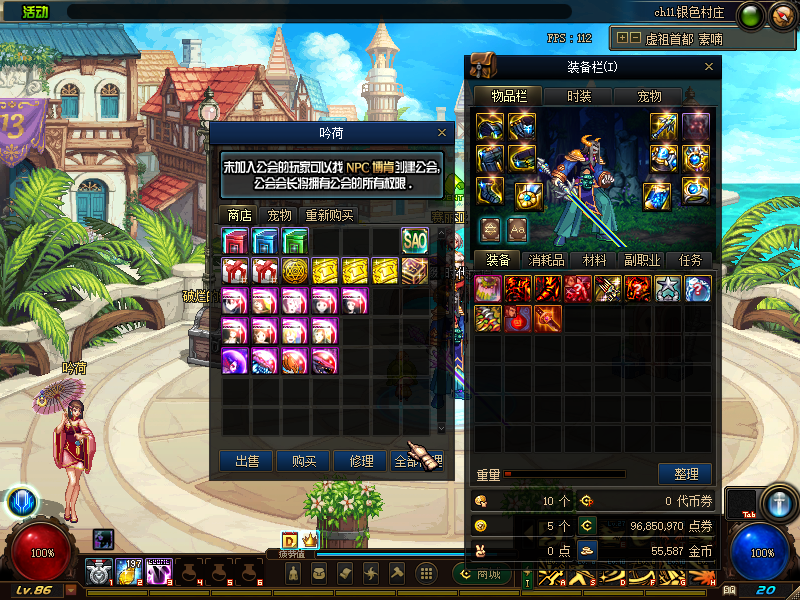Close the 吟荷 shop window
Screen dimensions: 800x600
tap(442, 132)
